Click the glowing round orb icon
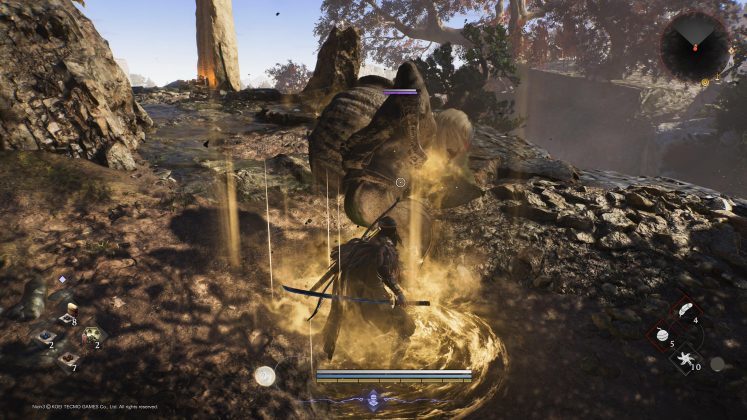 click(264, 376)
